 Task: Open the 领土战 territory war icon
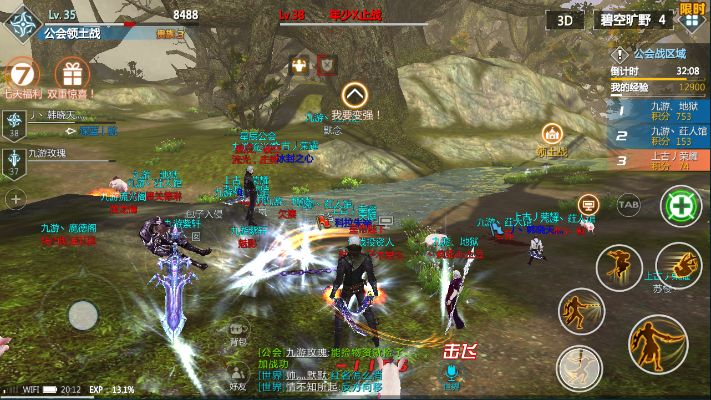pos(551,134)
